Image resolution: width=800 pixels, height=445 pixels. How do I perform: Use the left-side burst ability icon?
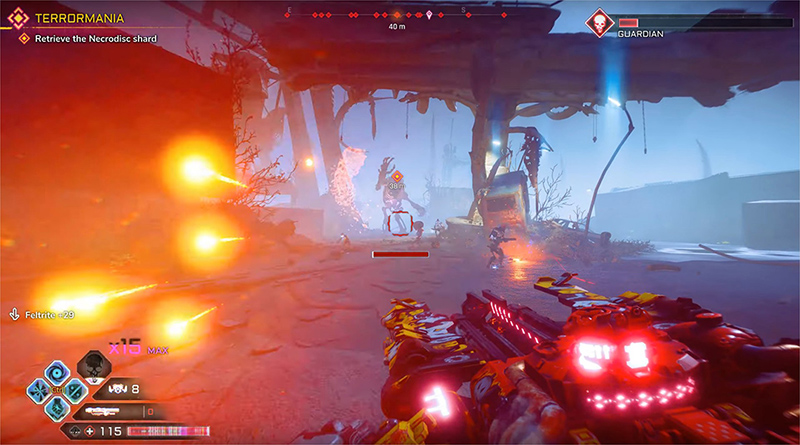pos(38,390)
